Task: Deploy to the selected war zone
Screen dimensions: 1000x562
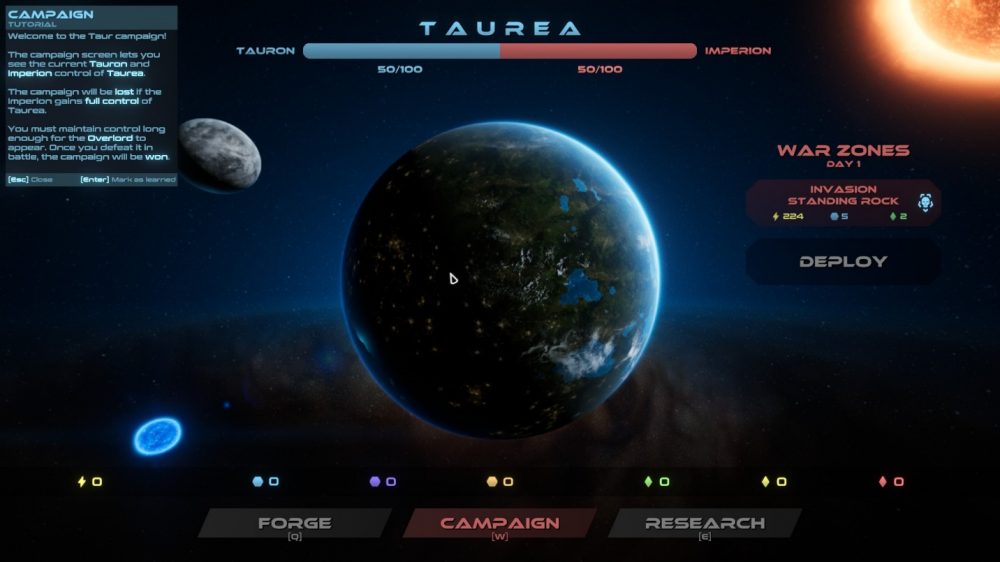Action: tap(843, 262)
